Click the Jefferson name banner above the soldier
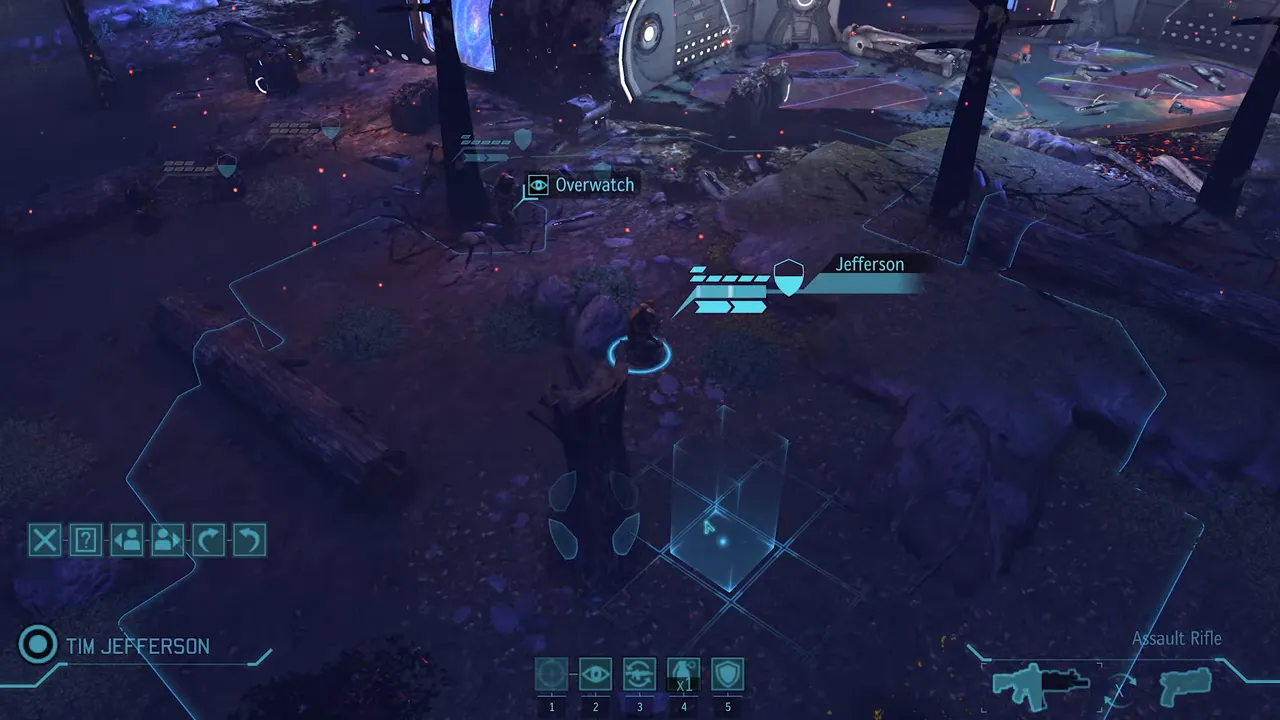The width and height of the screenshot is (1280, 720). click(x=869, y=264)
